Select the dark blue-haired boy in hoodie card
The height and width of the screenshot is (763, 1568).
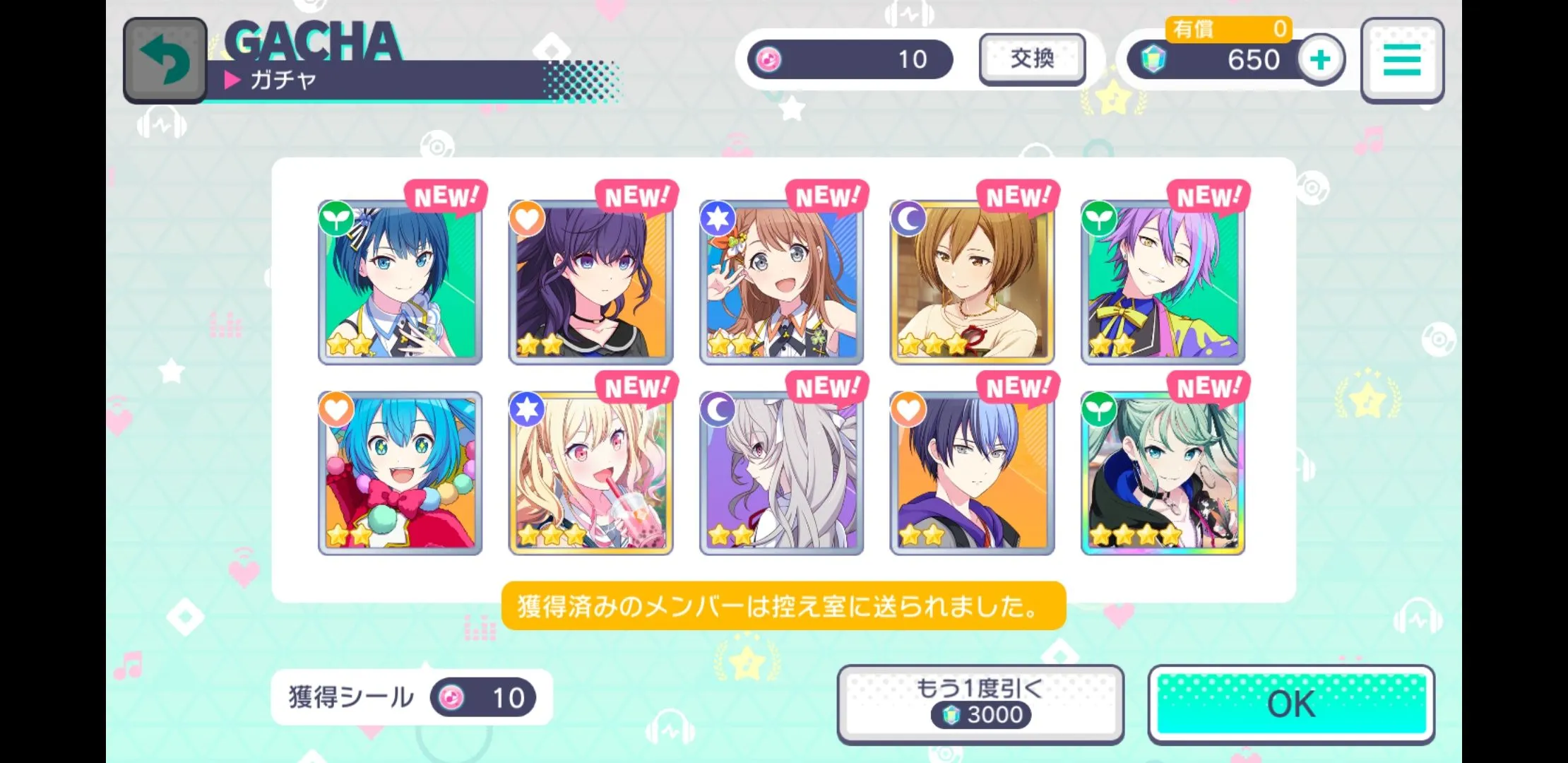(972, 473)
